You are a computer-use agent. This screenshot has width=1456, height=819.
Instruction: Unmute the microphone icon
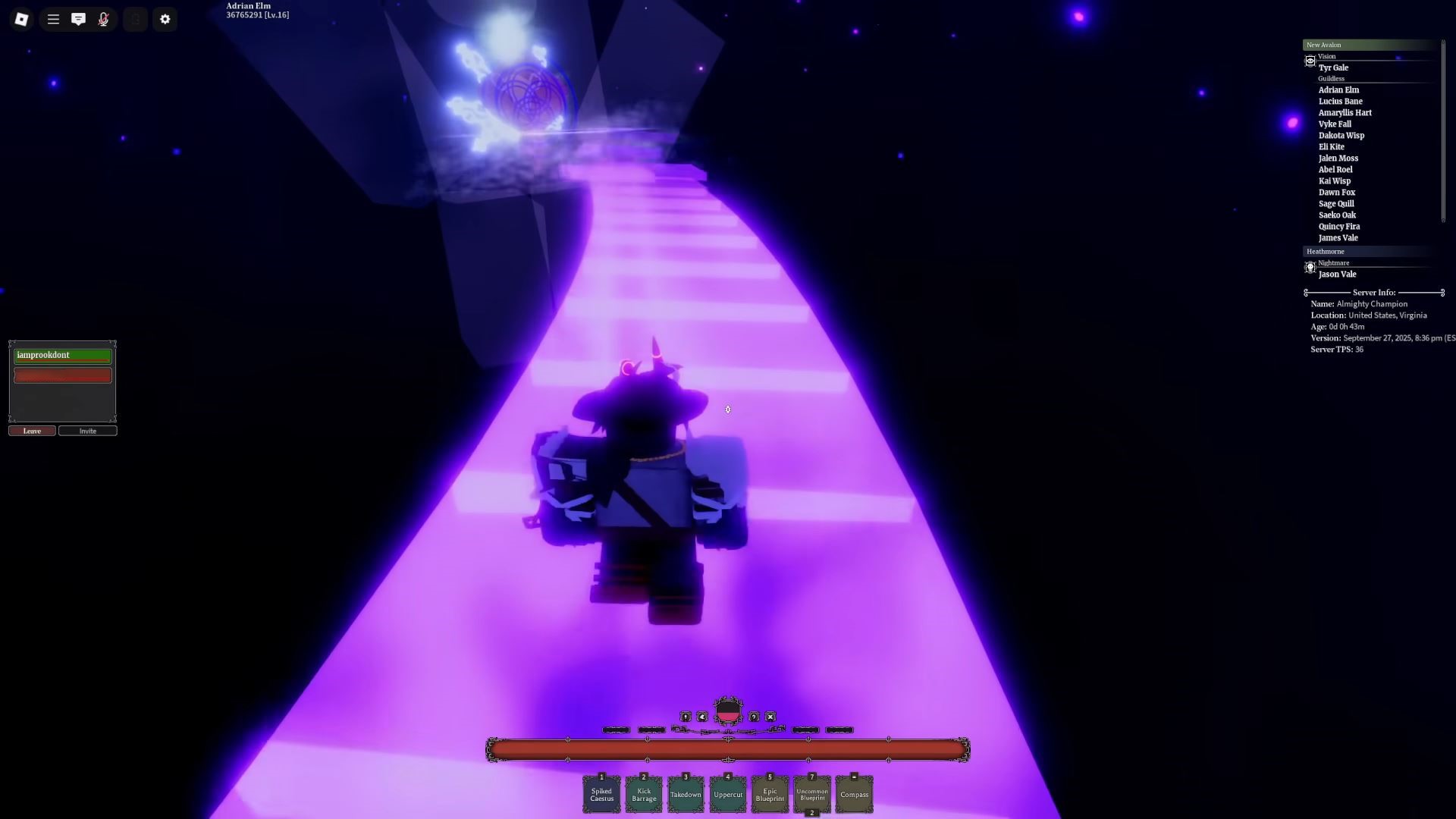104,19
